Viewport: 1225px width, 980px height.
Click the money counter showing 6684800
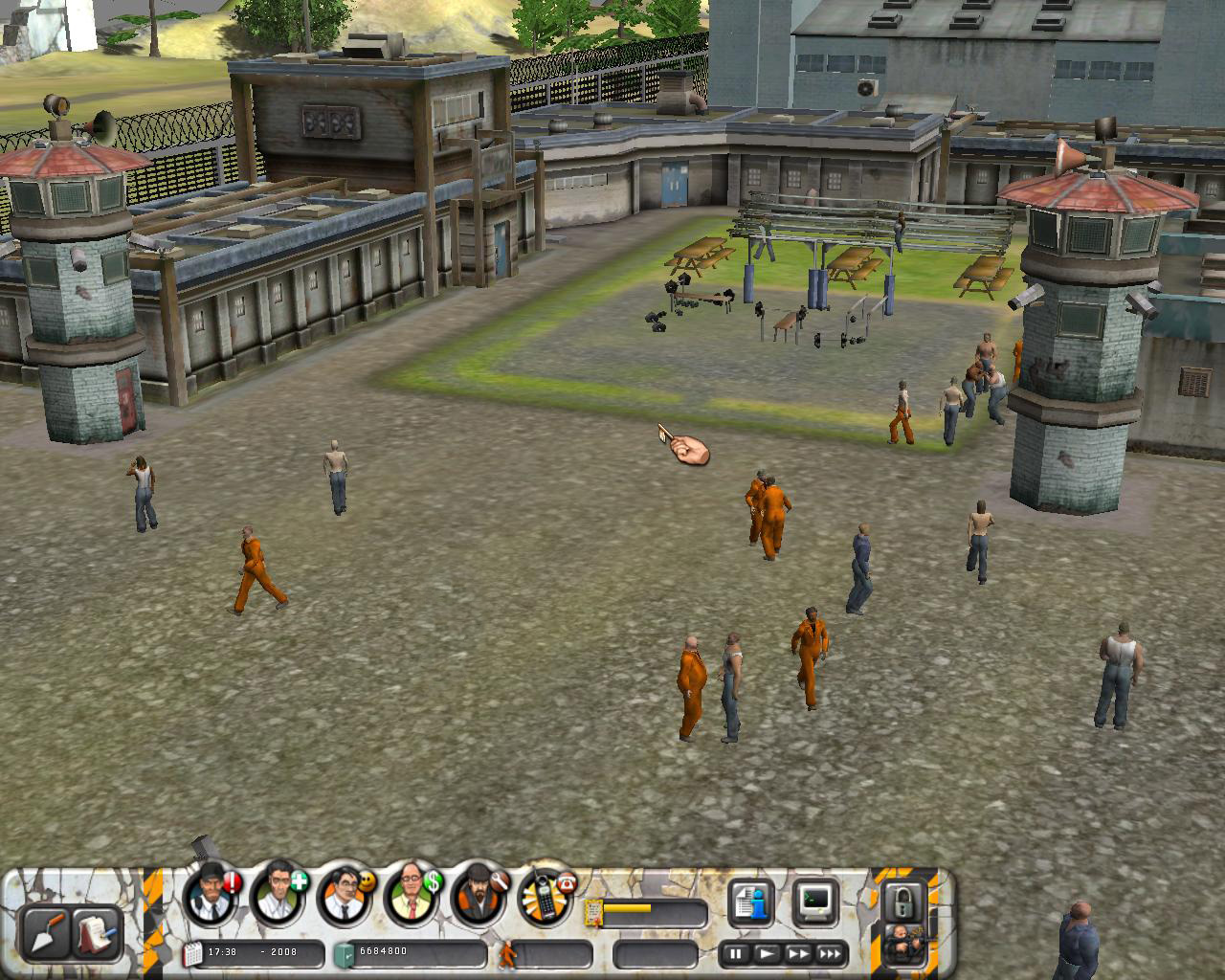(383, 949)
